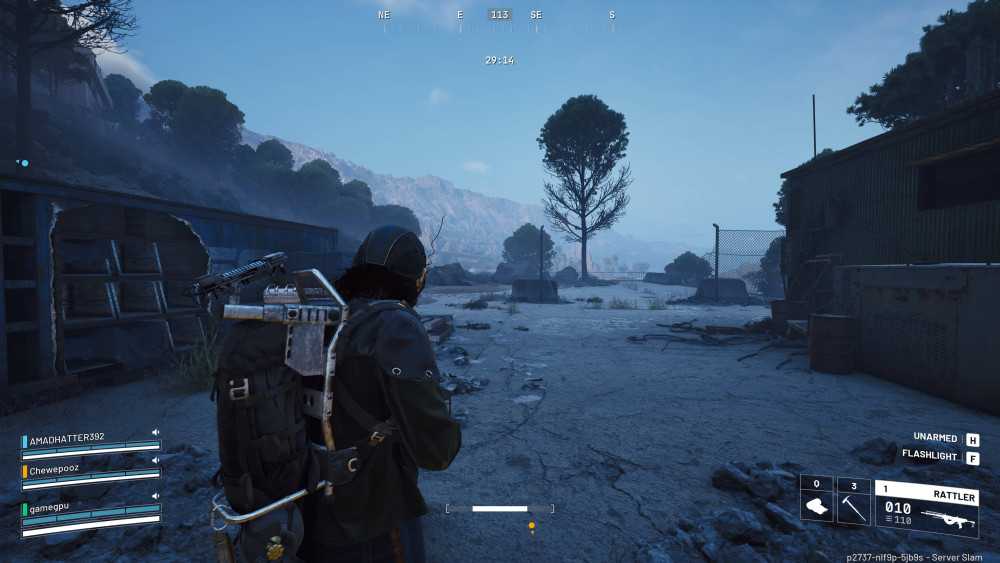Click AMADHATTER392's squad entry

[x=68, y=438]
